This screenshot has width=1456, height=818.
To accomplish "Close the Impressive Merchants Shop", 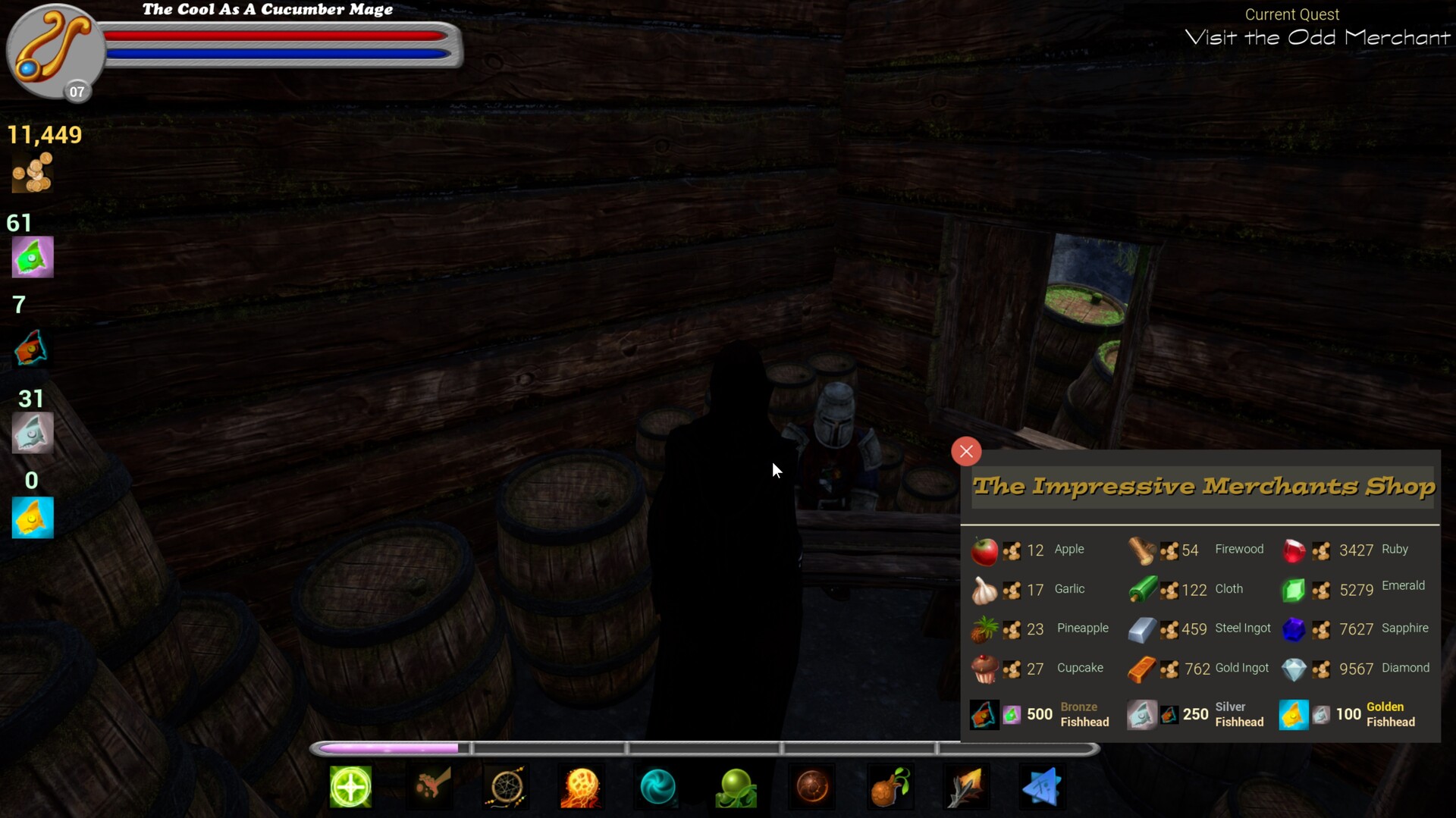I will (965, 451).
